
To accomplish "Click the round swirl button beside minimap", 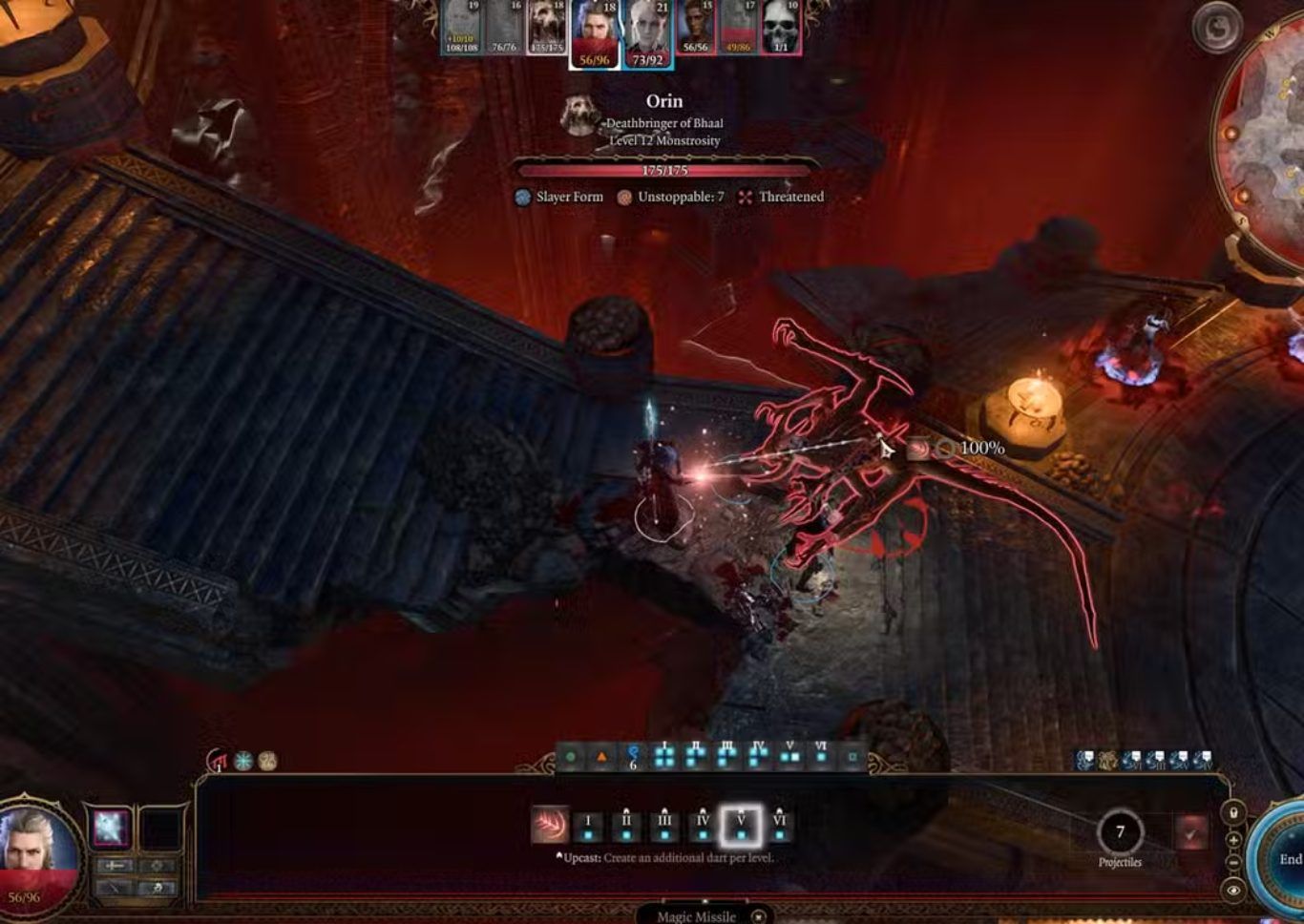I will (1217, 29).
